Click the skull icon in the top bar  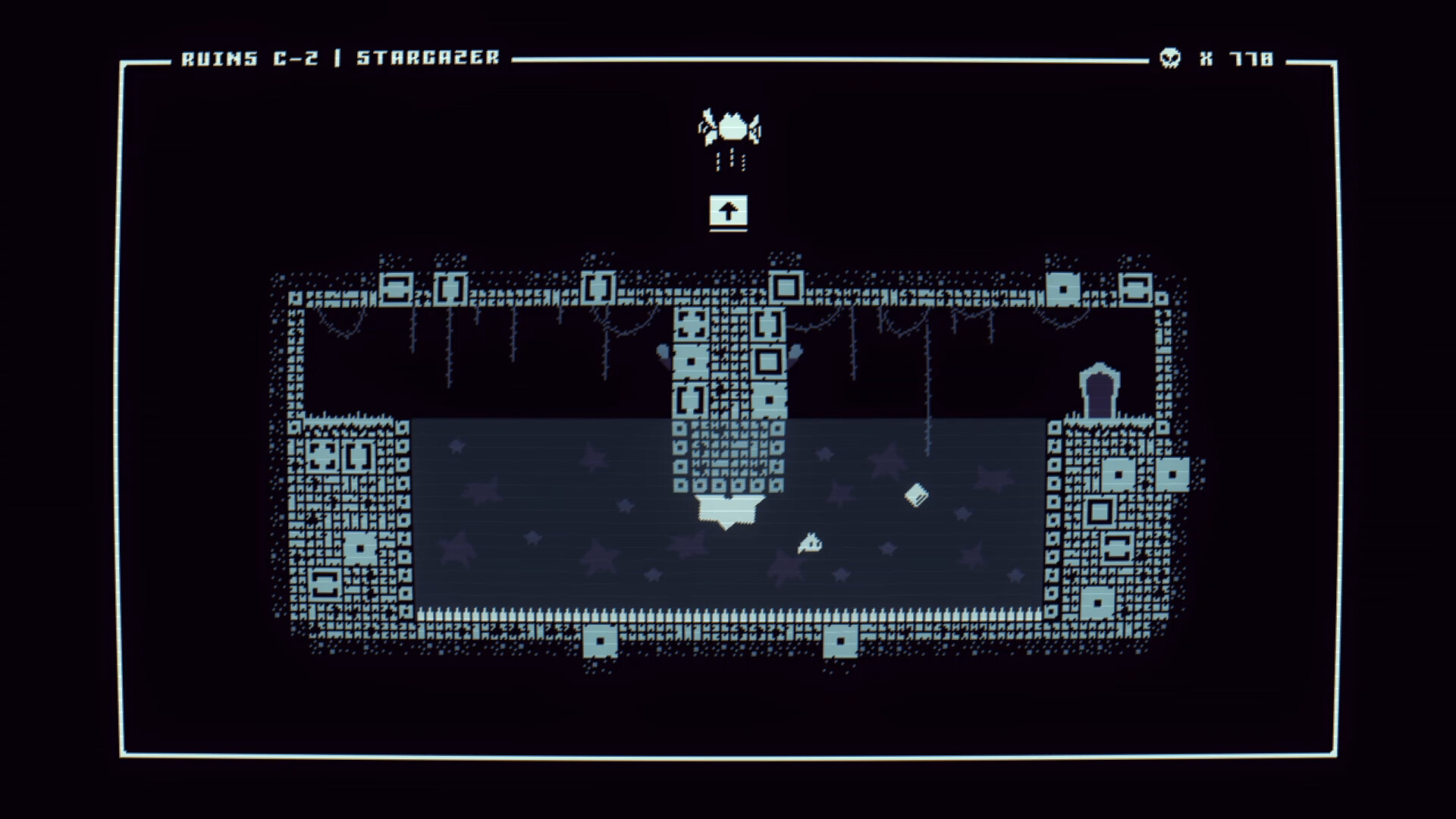(1170, 58)
